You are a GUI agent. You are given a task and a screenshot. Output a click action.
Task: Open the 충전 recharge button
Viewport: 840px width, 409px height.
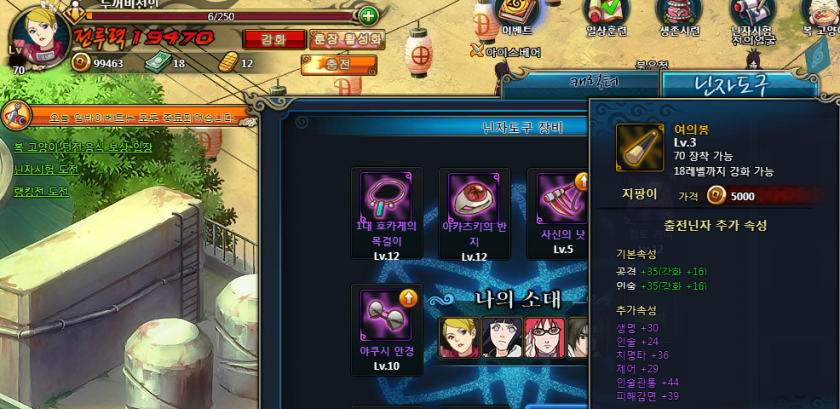pyautogui.click(x=339, y=64)
